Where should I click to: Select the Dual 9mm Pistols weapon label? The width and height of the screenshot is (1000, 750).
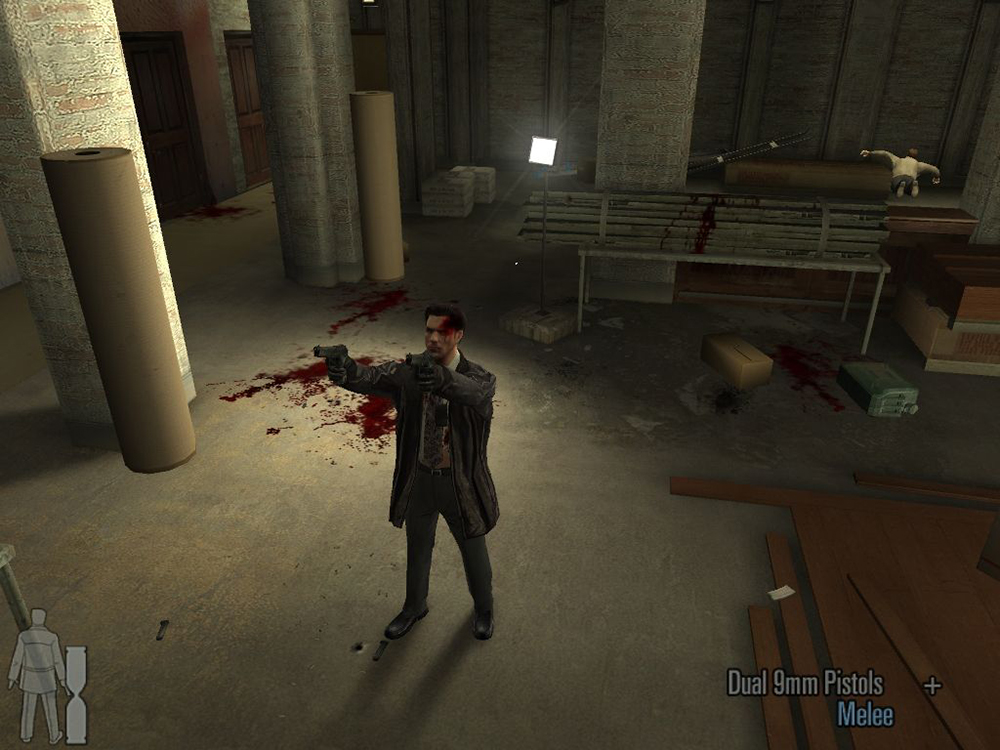[x=805, y=685]
